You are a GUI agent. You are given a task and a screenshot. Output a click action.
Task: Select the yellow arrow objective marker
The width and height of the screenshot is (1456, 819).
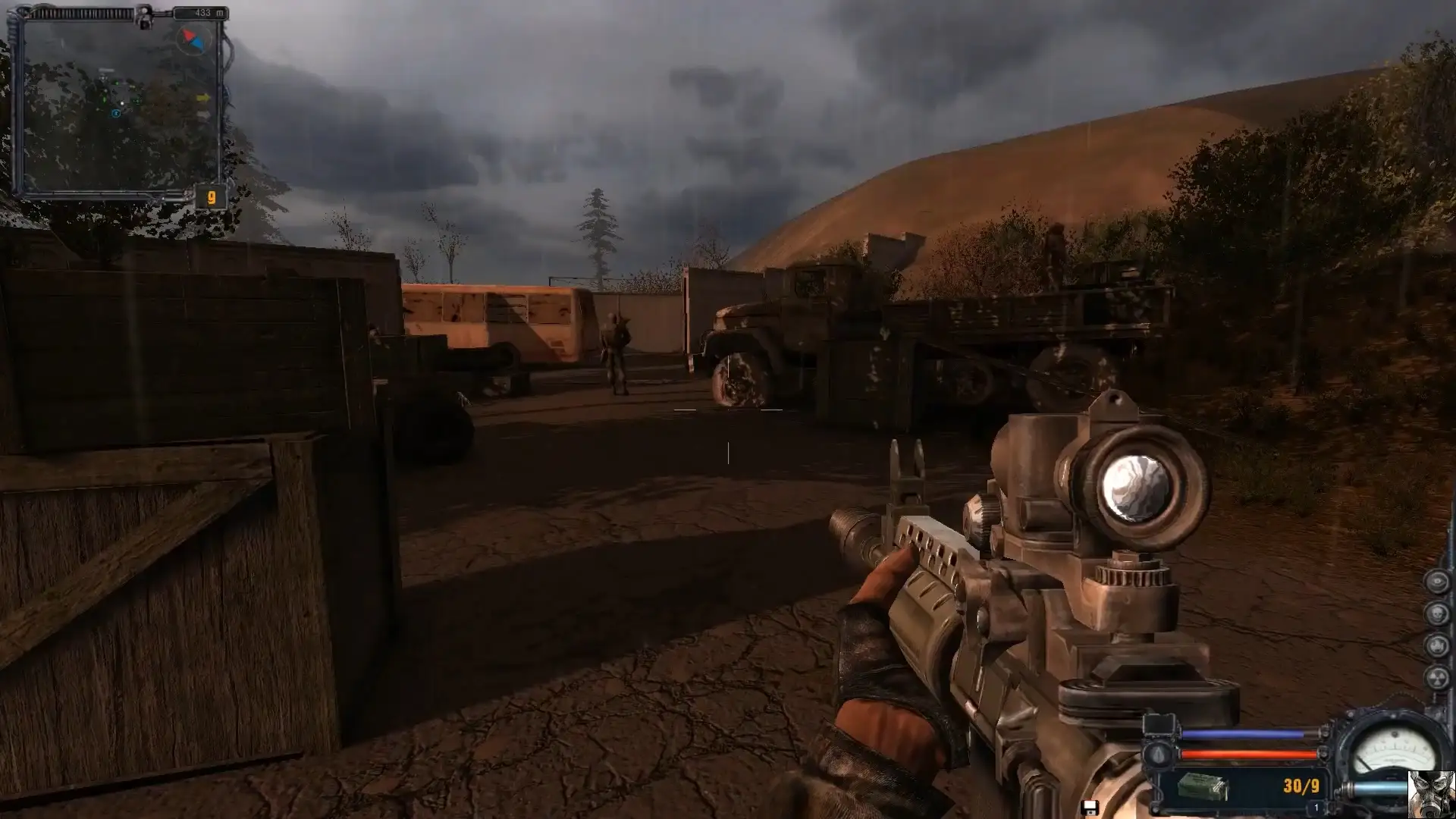(x=203, y=98)
